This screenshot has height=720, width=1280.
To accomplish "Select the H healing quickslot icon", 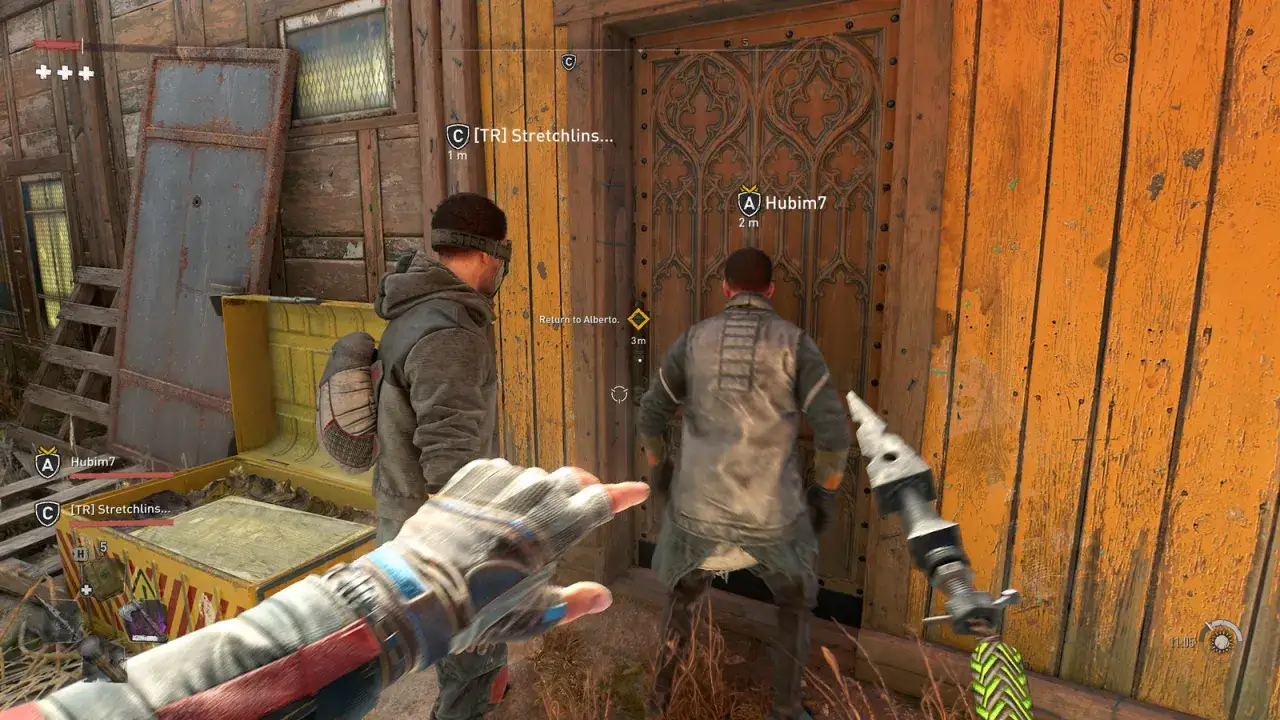I will 80,554.
